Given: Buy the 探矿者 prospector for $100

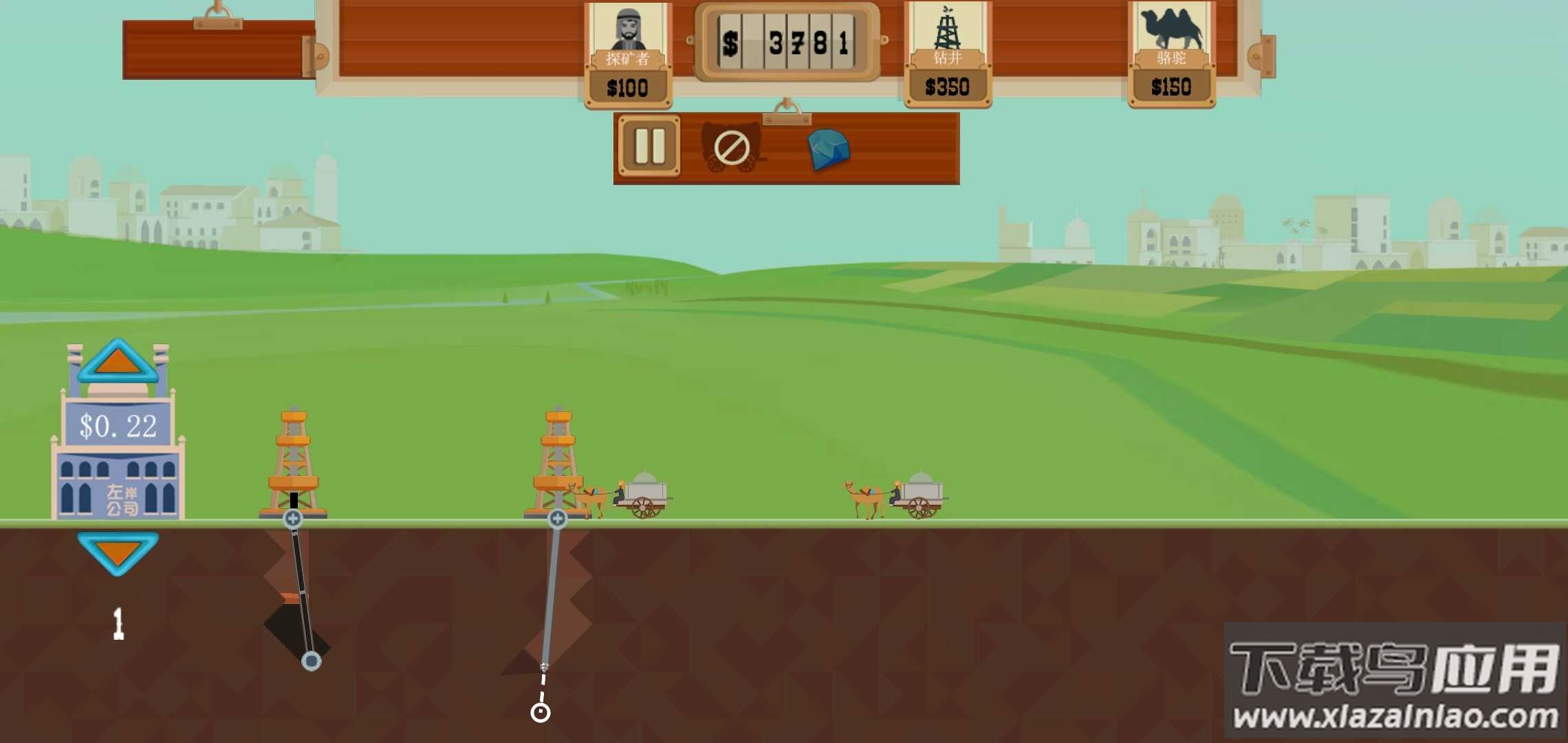Looking at the screenshot, I should pos(627,55).
